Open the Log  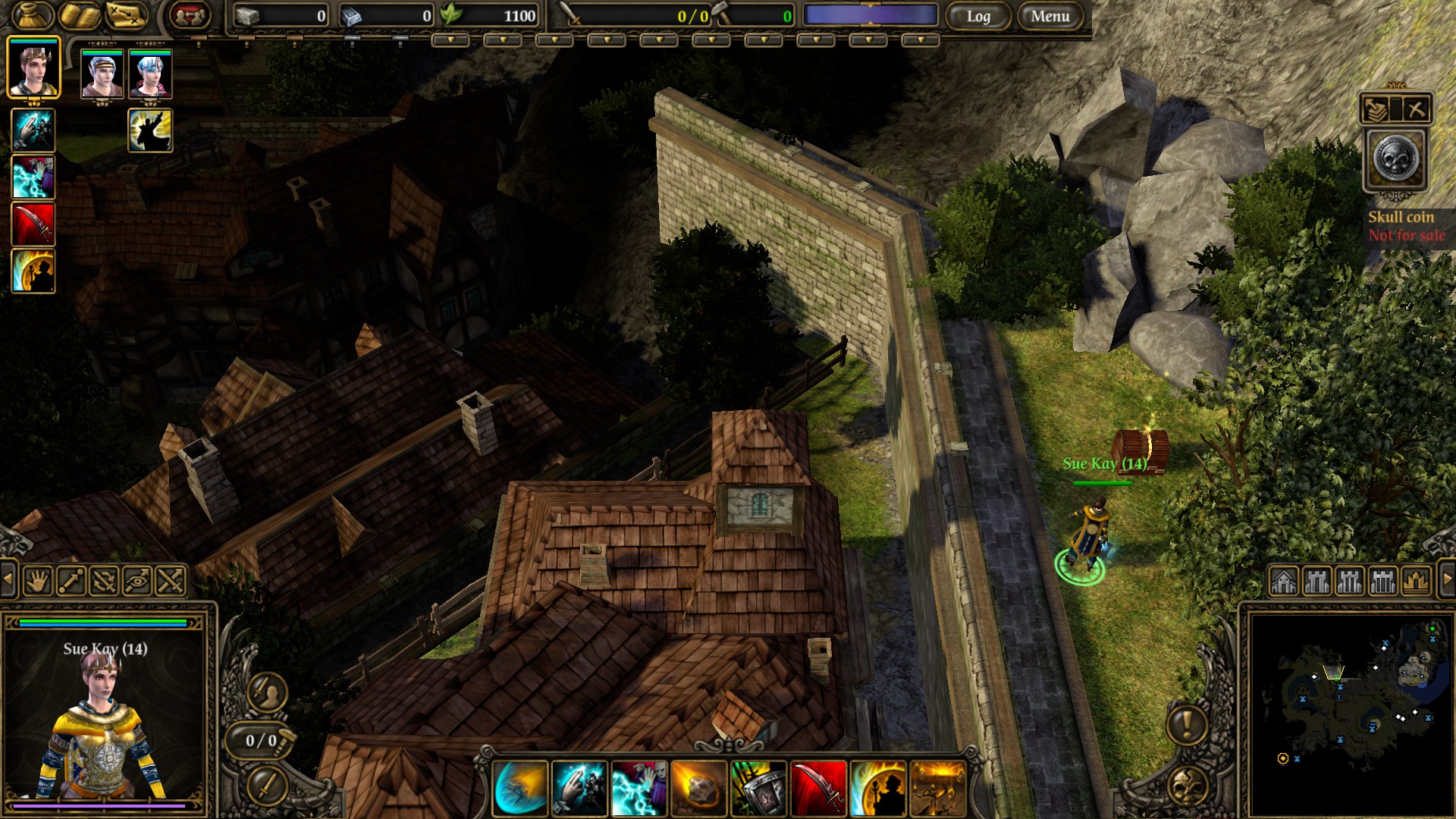tap(977, 16)
